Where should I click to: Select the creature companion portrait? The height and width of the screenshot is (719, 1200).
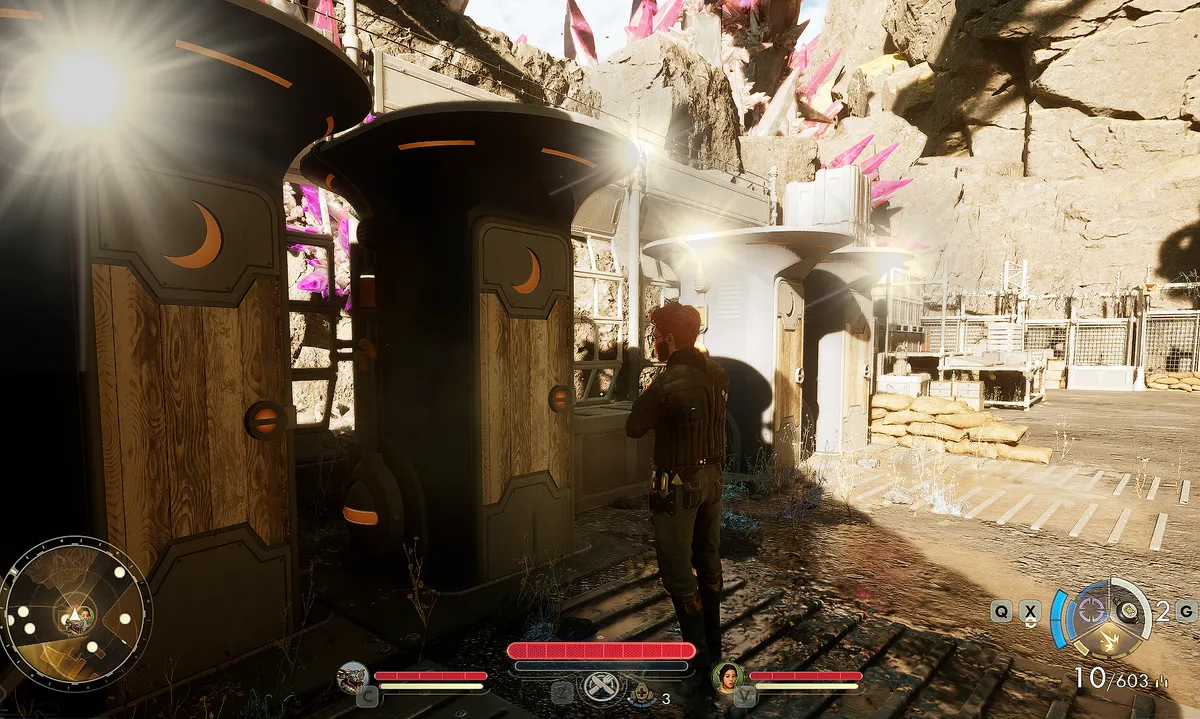352,677
